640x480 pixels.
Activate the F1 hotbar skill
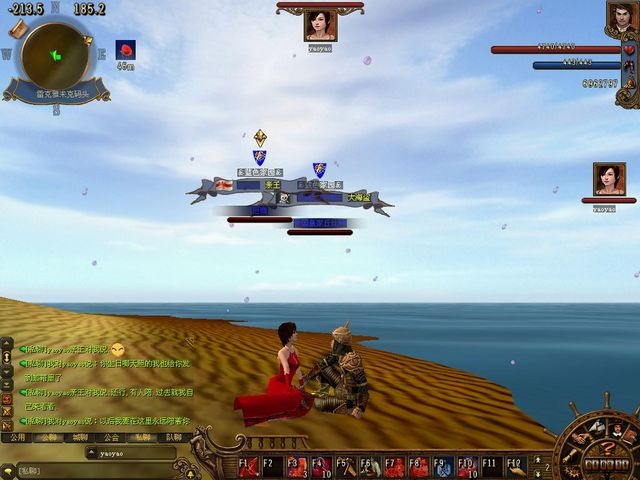coord(250,466)
